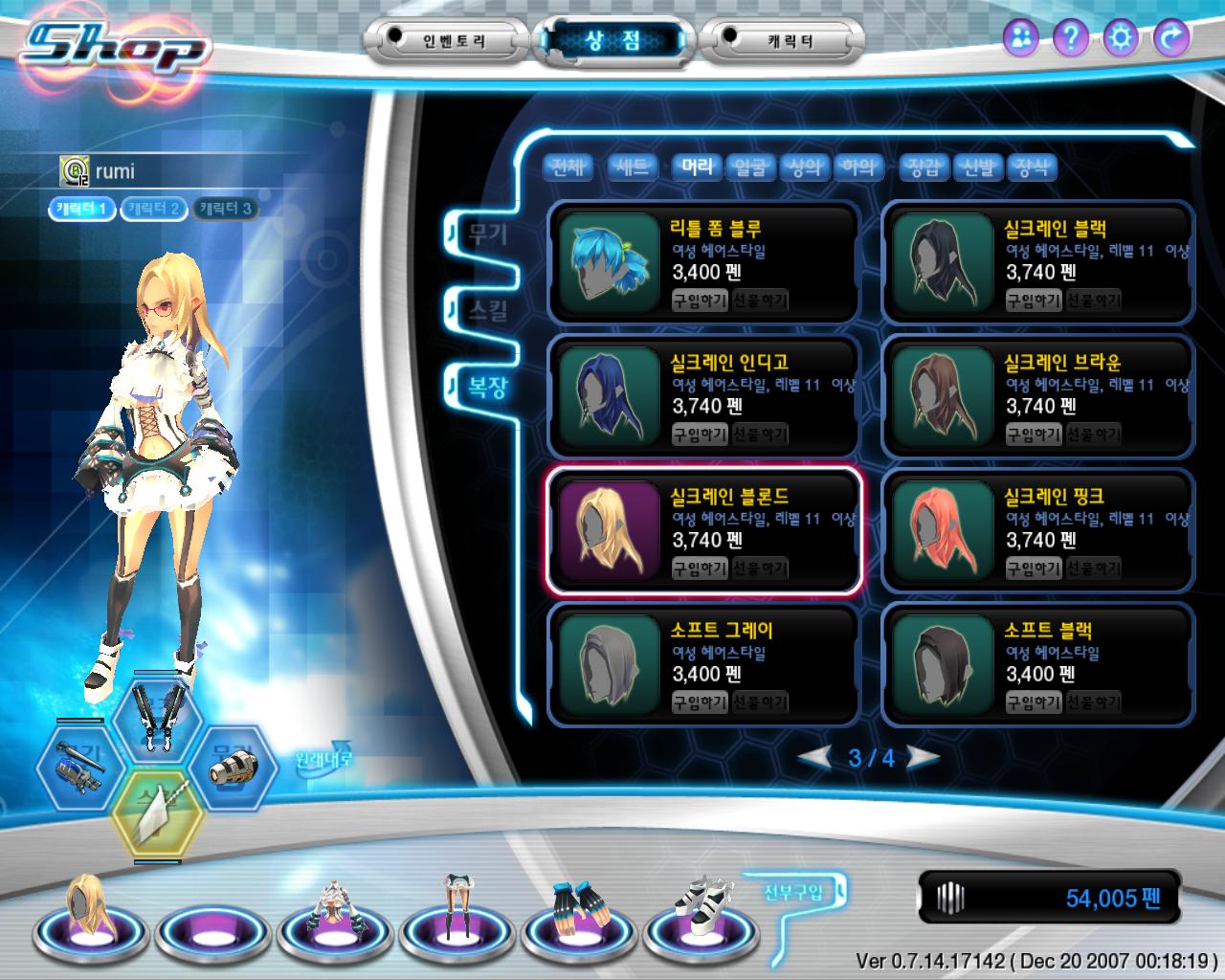The width and height of the screenshot is (1225, 980).
Task: Show the 전체 all-items category
Action: tap(568, 168)
